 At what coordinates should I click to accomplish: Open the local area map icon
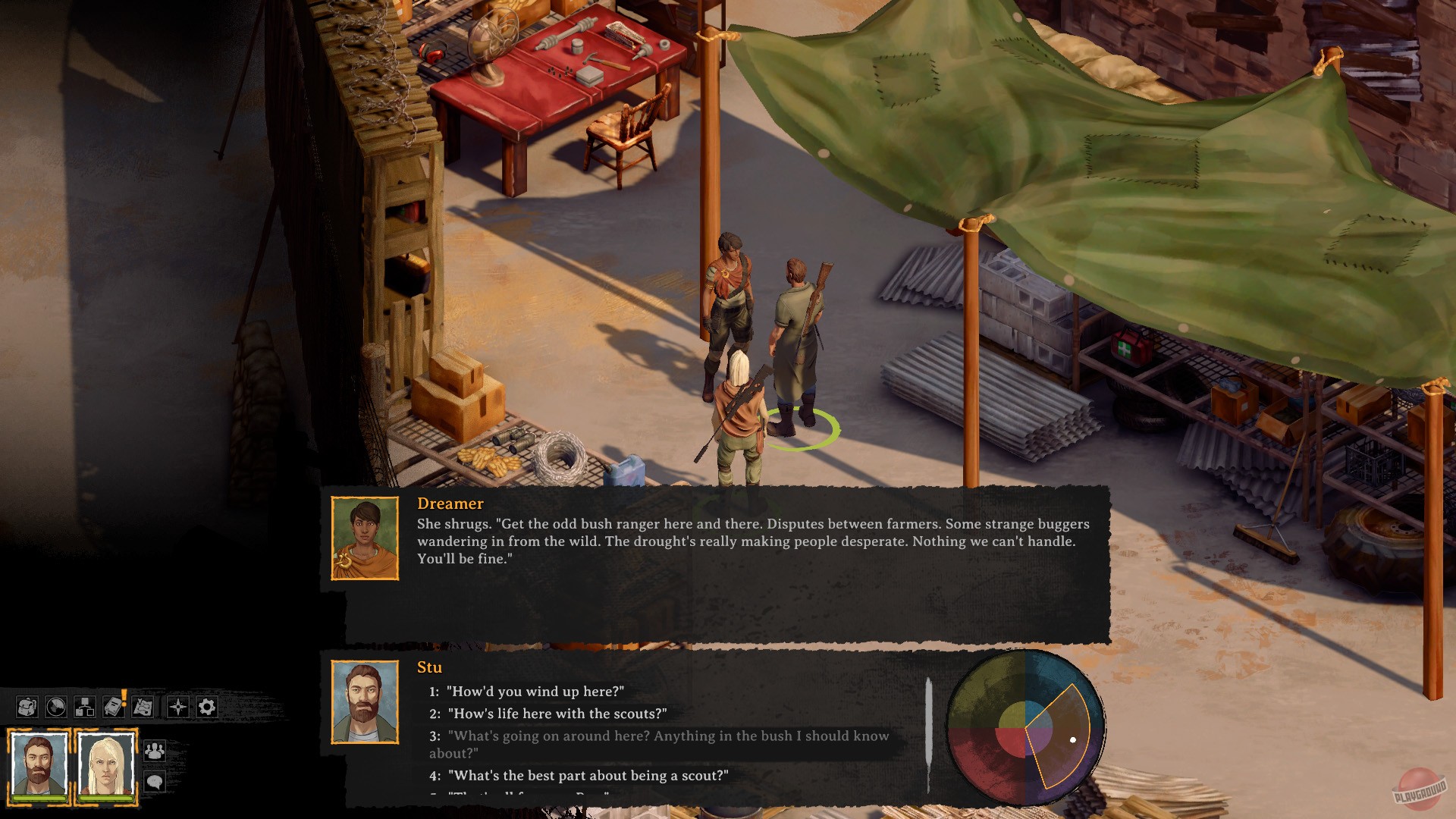tap(142, 706)
